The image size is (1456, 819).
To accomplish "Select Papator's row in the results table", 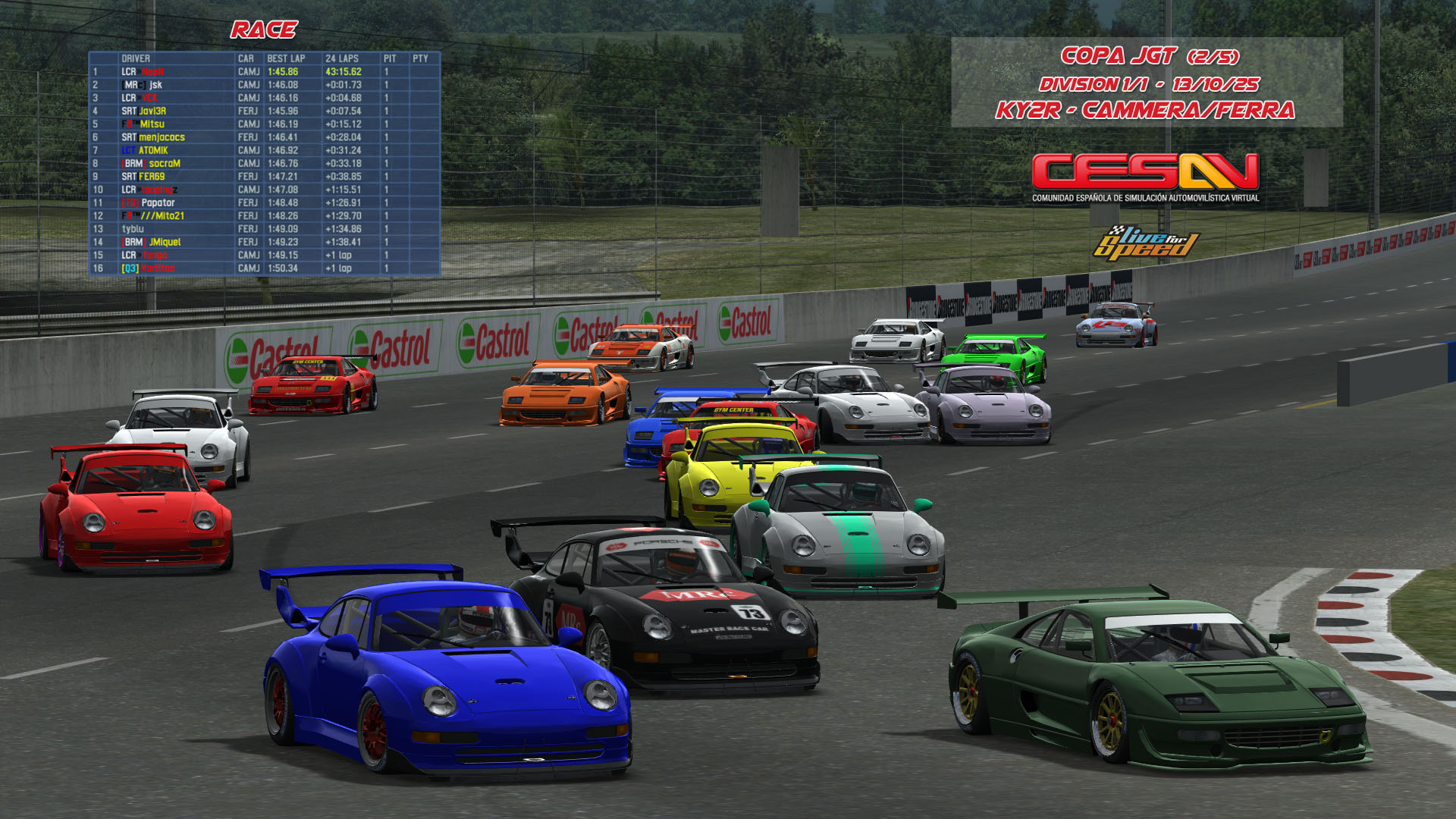I will pos(158,202).
